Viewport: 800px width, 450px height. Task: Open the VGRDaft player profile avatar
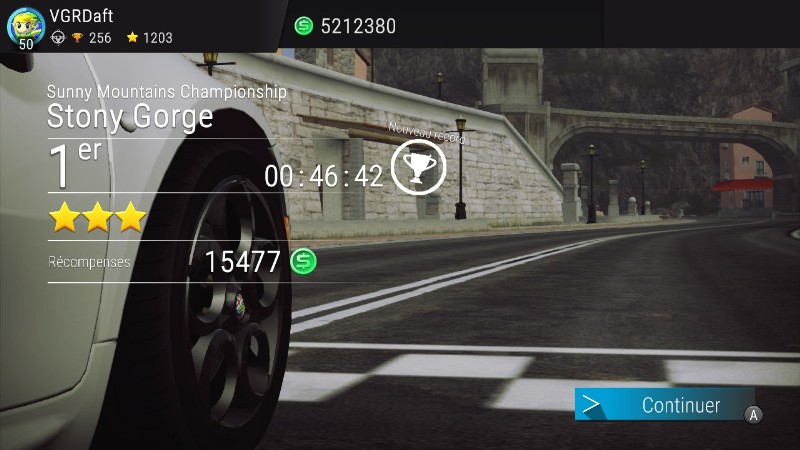pyautogui.click(x=26, y=25)
